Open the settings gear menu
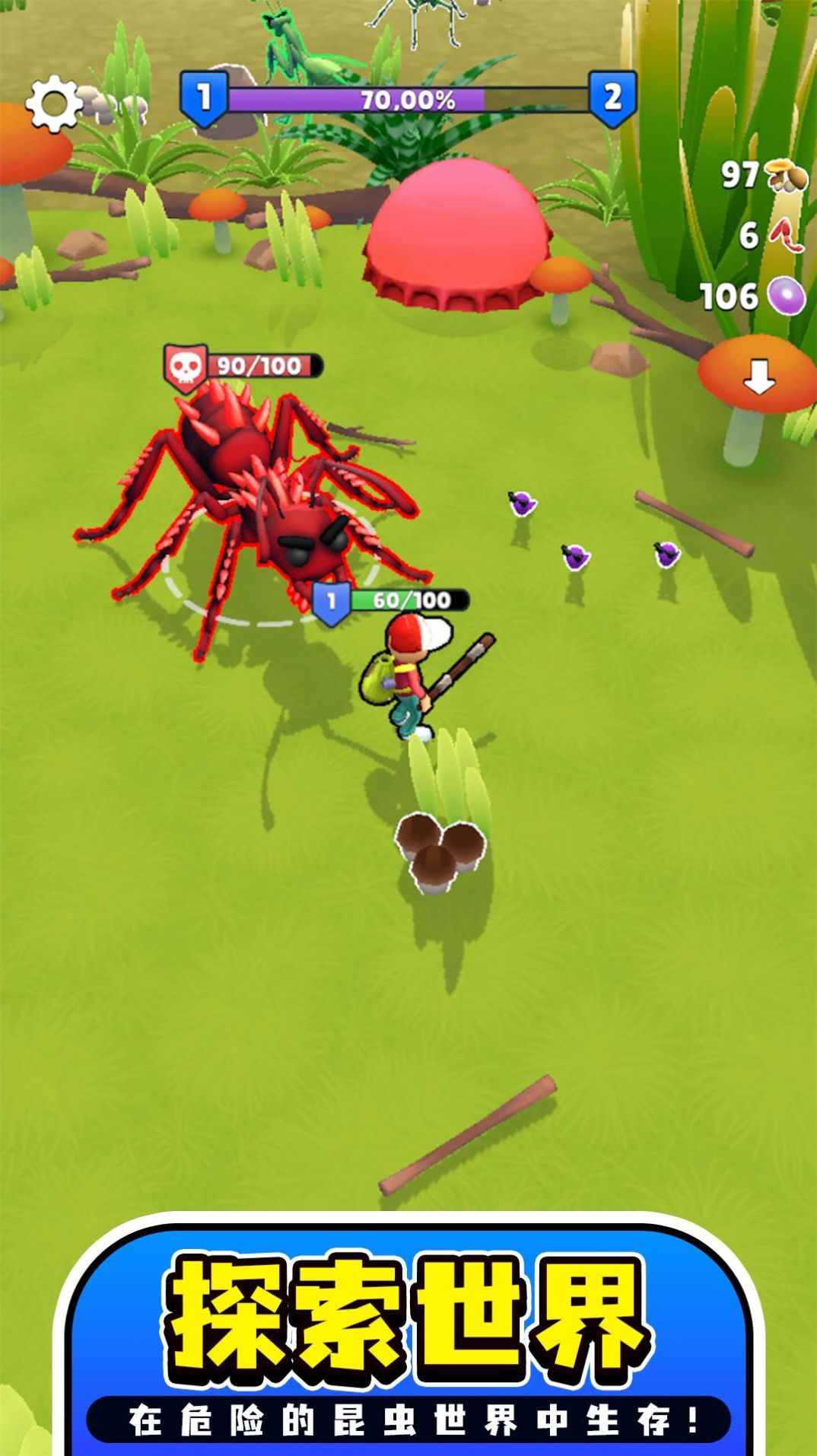This screenshot has height=1456, width=817. 53,103
